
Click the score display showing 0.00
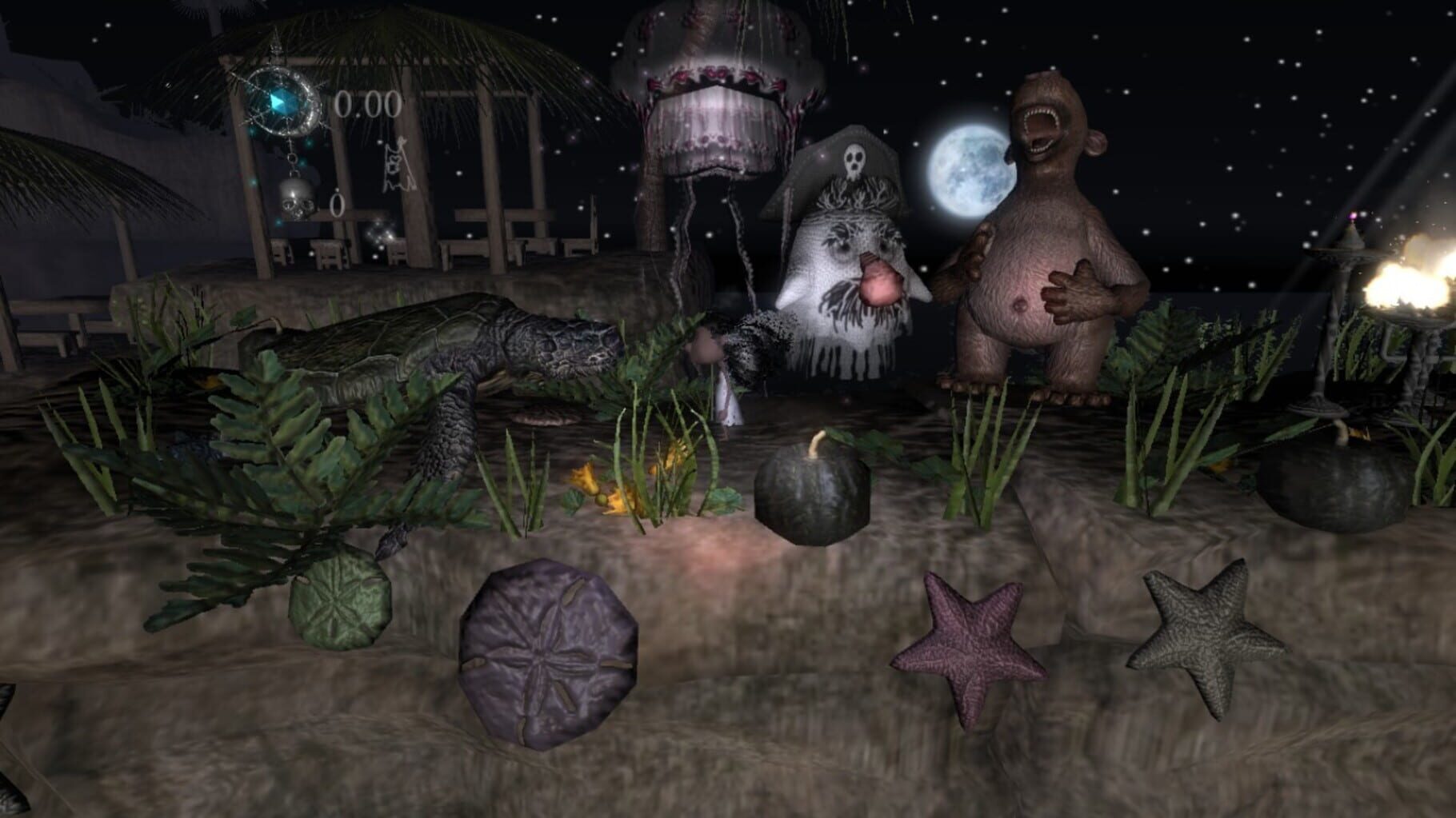(x=368, y=105)
